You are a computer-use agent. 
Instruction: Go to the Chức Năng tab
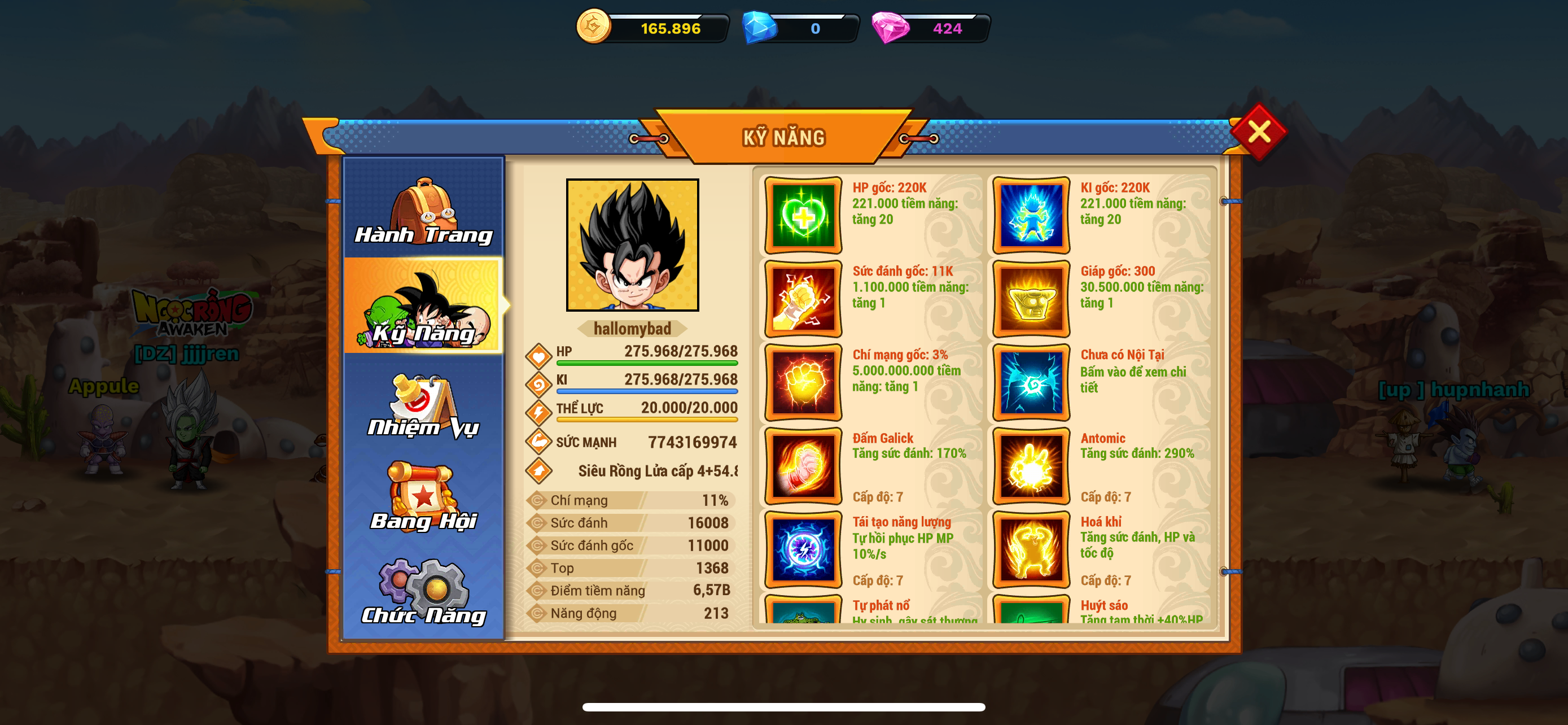click(x=424, y=591)
